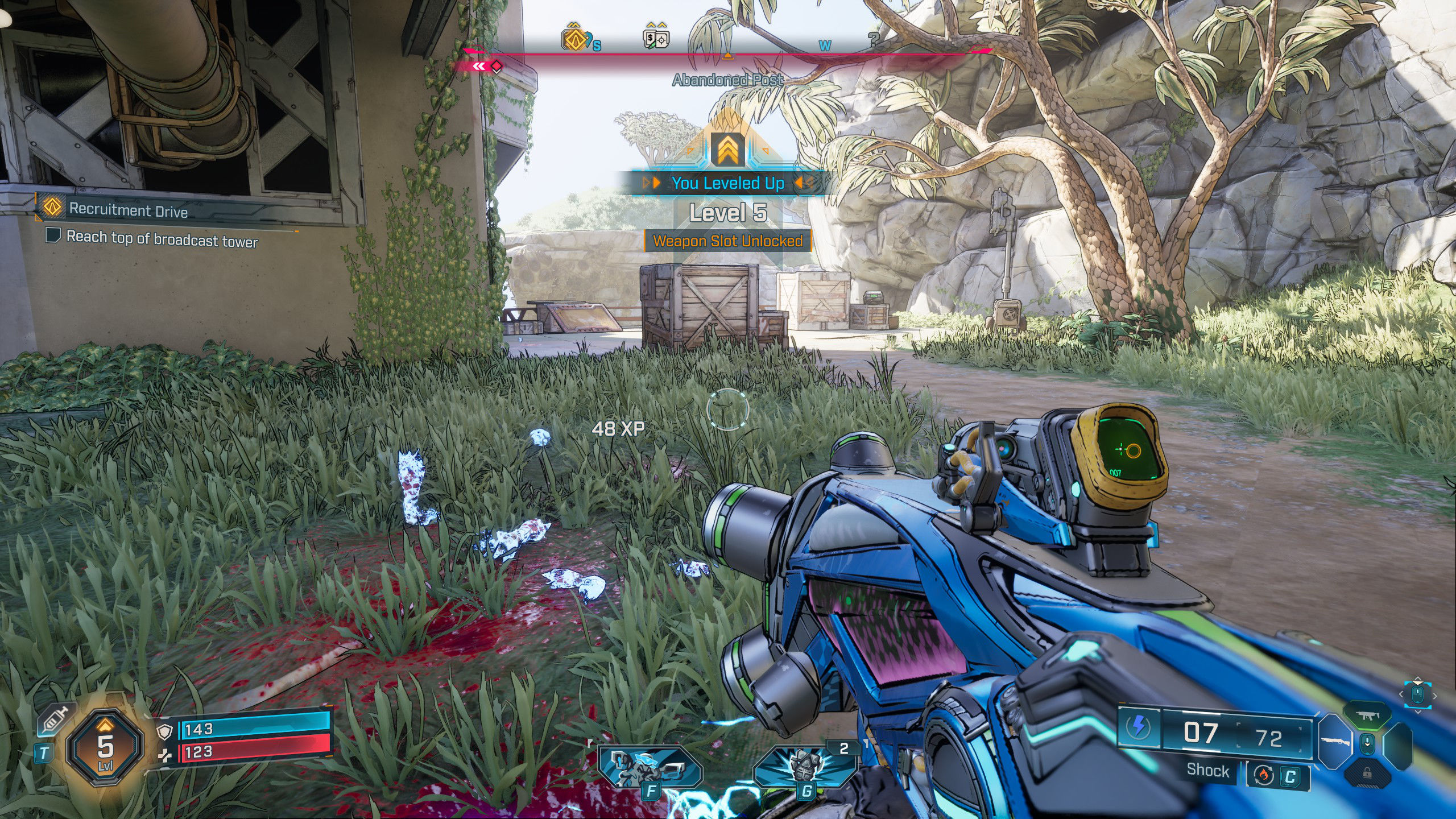Click the level 5 badge
Image resolution: width=1456 pixels, height=819 pixels.
[105, 746]
